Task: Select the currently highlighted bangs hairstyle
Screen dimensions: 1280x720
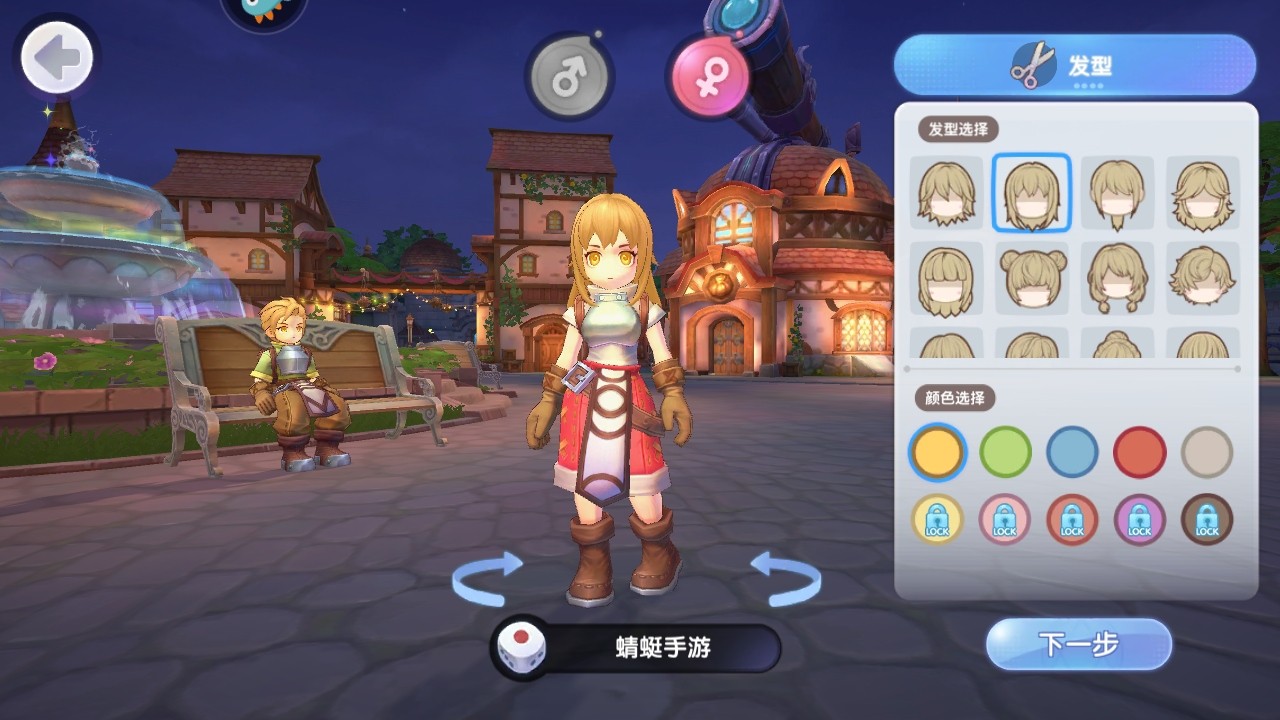Action: 1031,192
